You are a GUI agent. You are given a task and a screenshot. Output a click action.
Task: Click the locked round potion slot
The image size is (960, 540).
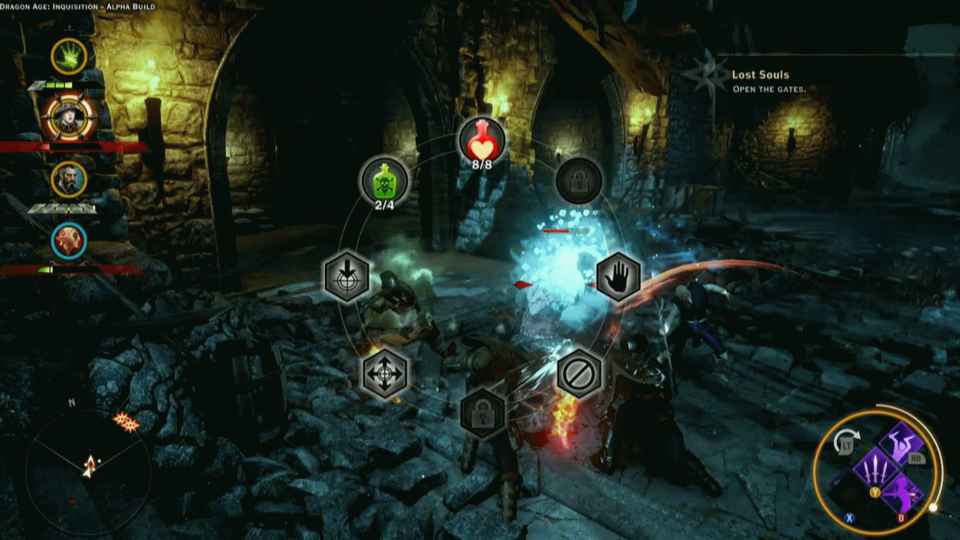point(578,180)
